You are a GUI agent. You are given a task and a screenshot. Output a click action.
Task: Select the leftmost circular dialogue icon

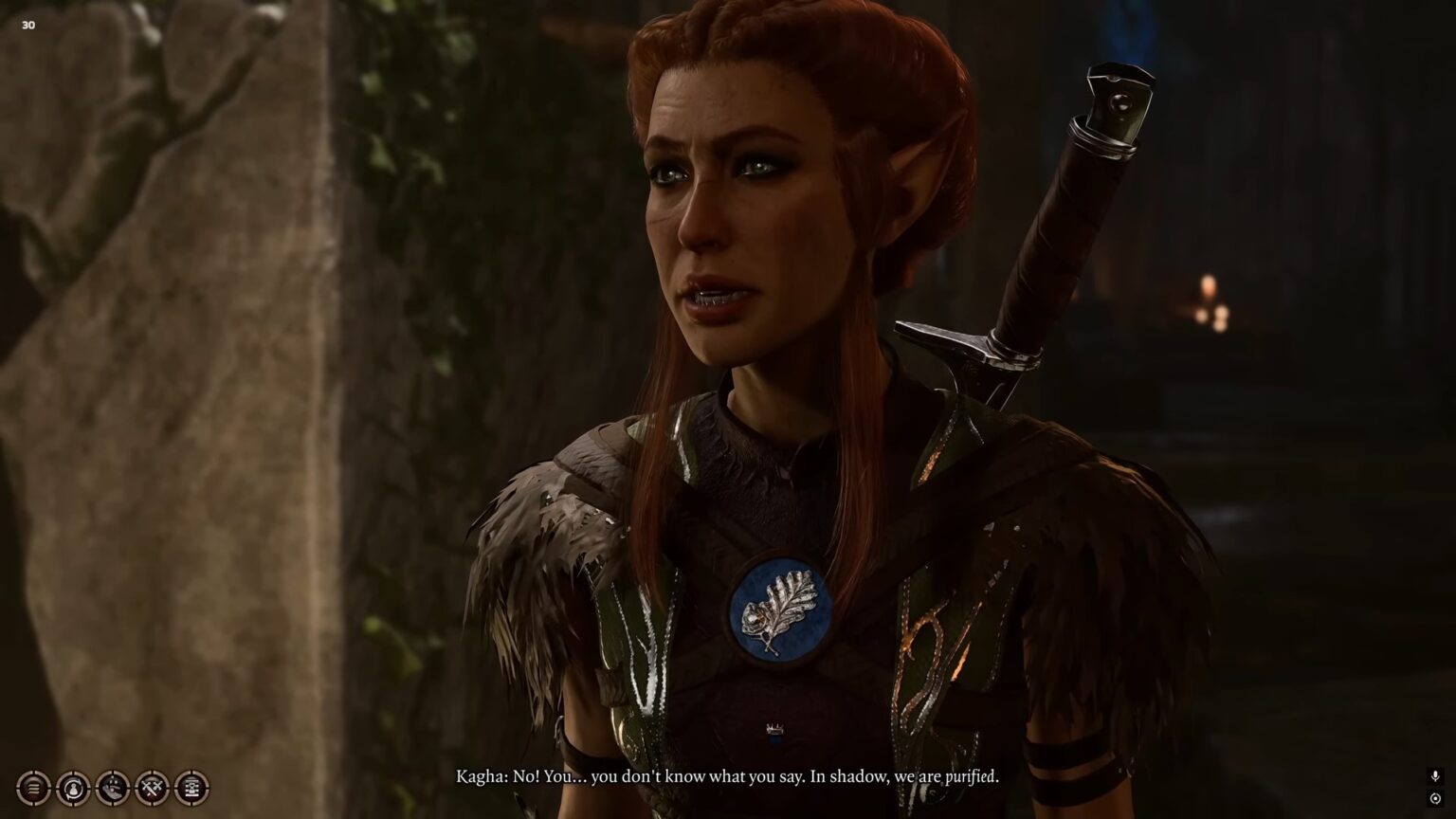point(34,787)
